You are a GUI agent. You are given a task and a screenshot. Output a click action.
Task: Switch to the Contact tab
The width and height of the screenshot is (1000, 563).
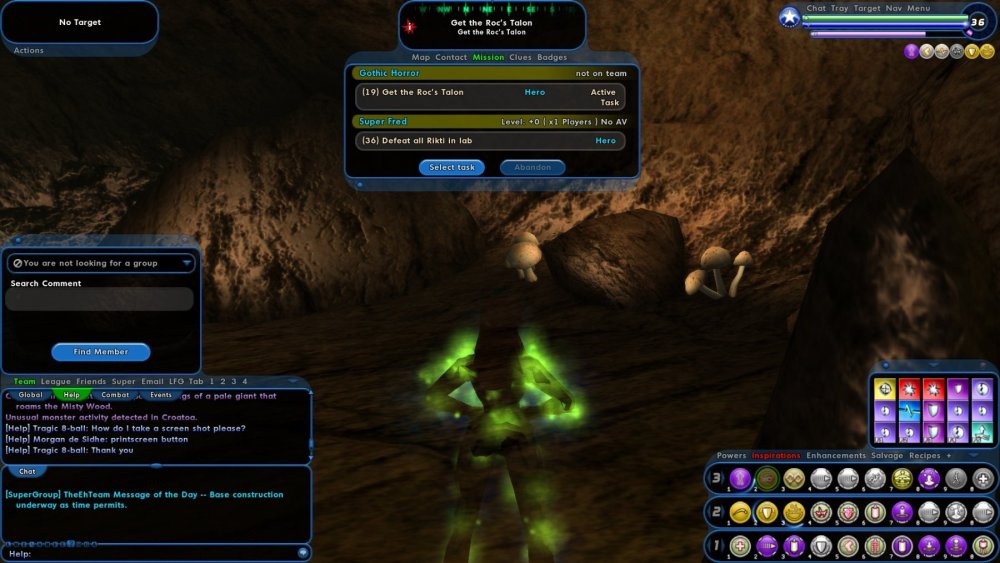pyautogui.click(x=451, y=57)
